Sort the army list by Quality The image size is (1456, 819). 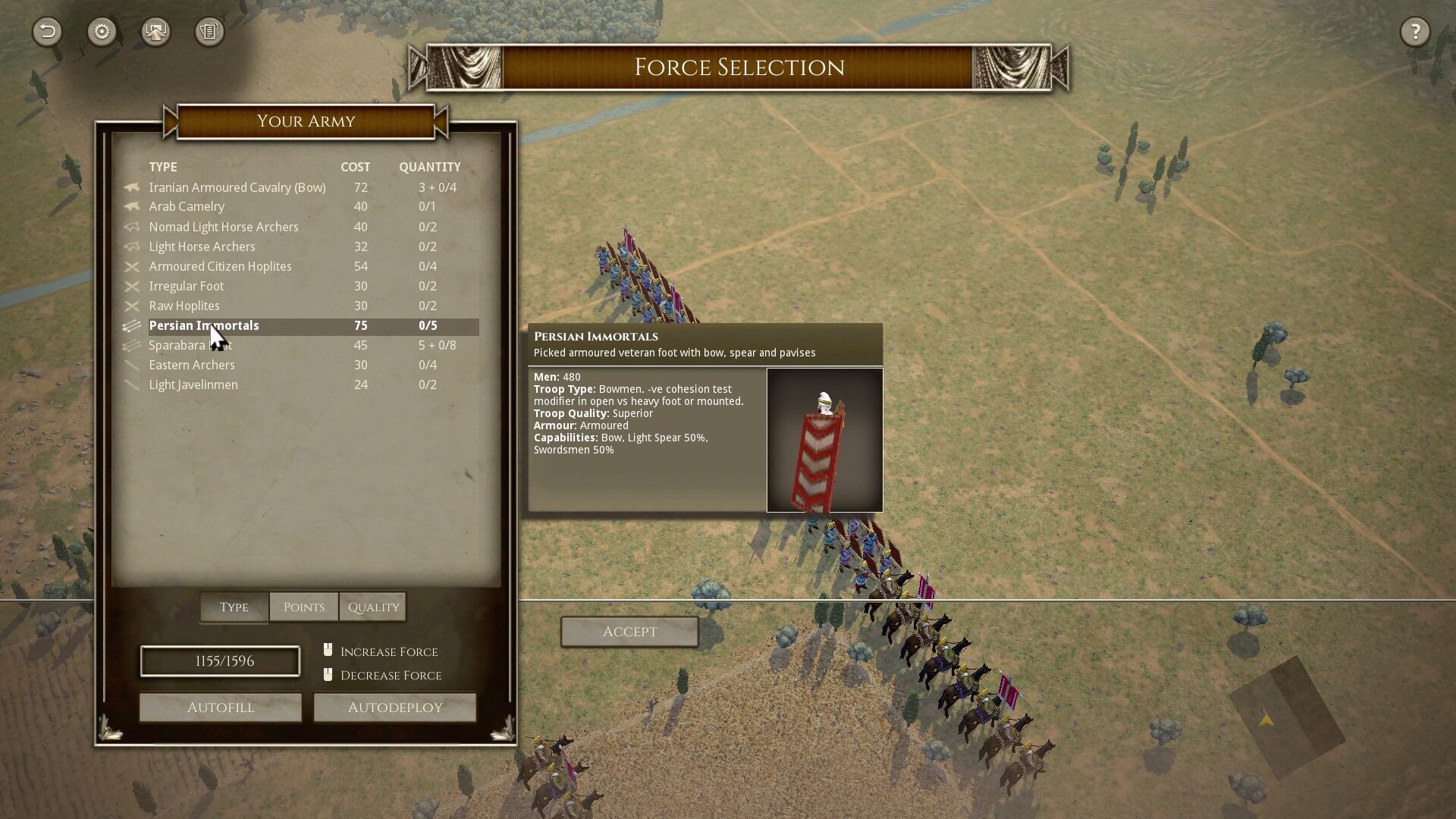point(373,607)
